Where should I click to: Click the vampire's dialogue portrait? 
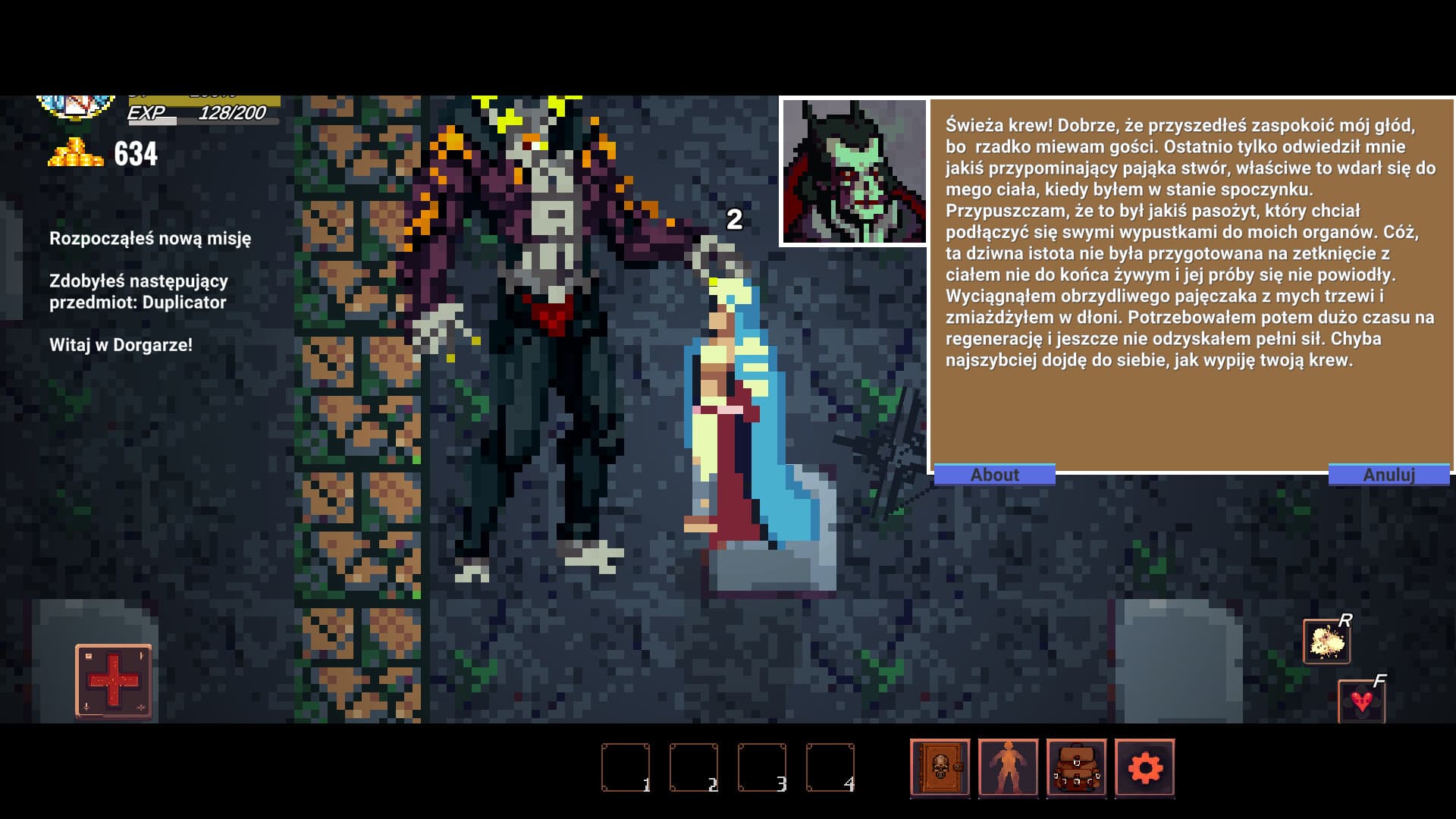click(x=852, y=171)
